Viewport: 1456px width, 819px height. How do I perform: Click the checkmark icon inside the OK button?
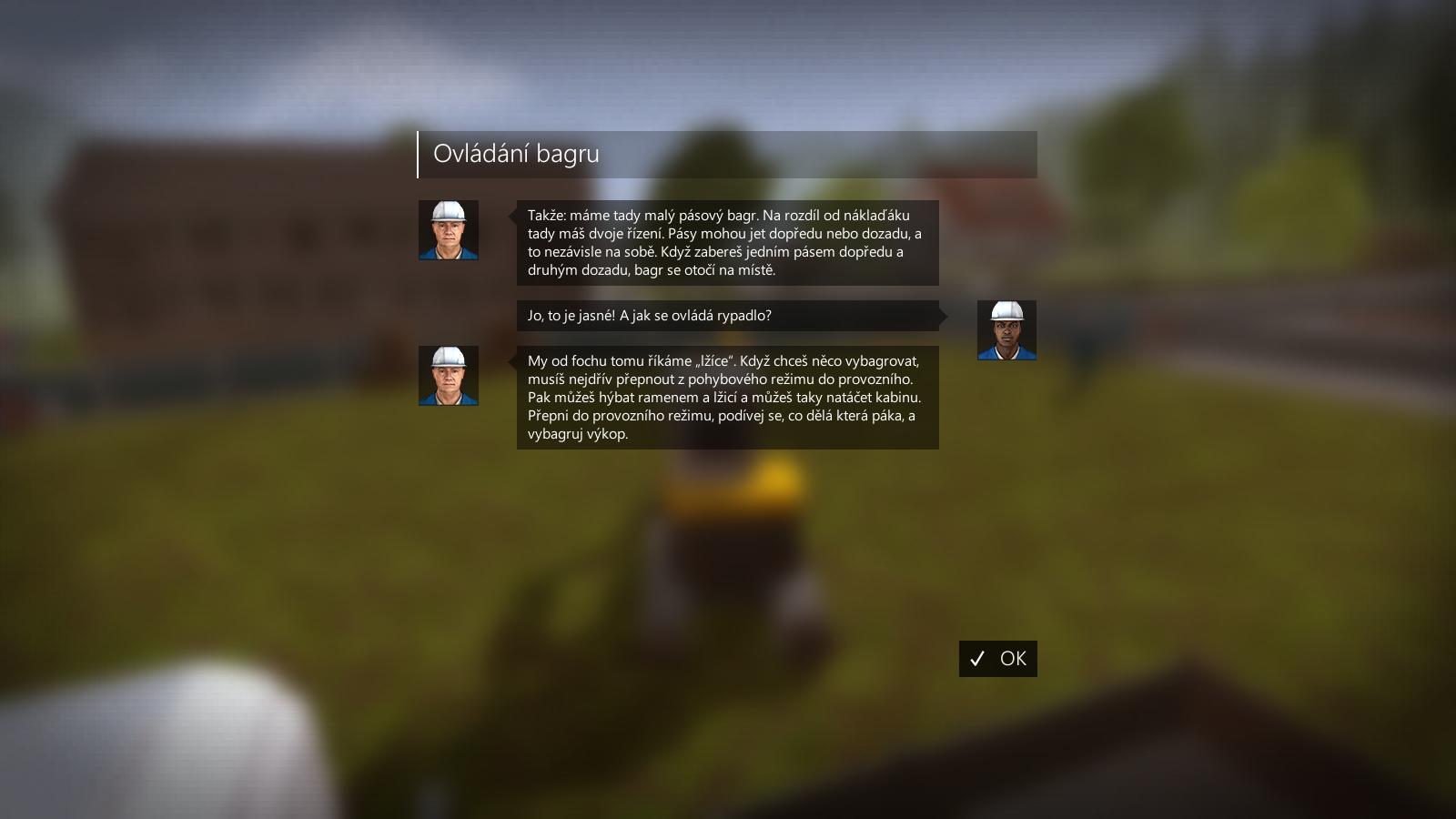978,659
